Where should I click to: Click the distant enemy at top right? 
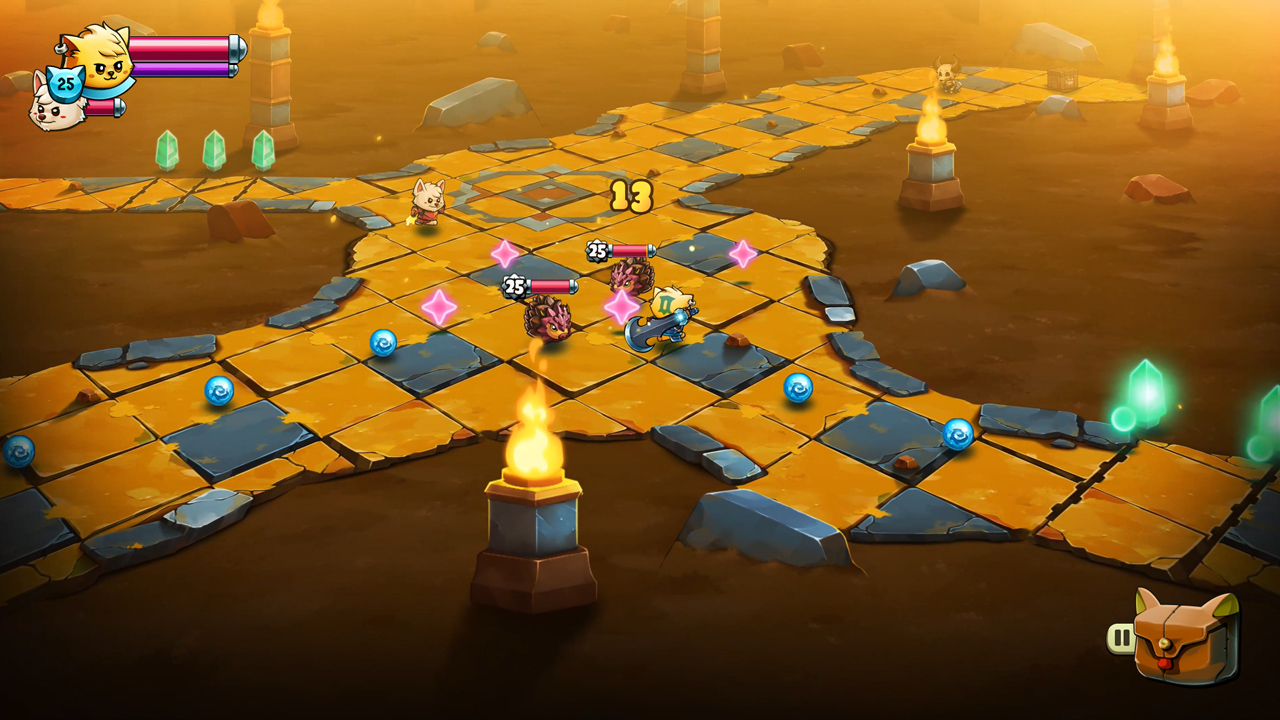click(x=948, y=78)
